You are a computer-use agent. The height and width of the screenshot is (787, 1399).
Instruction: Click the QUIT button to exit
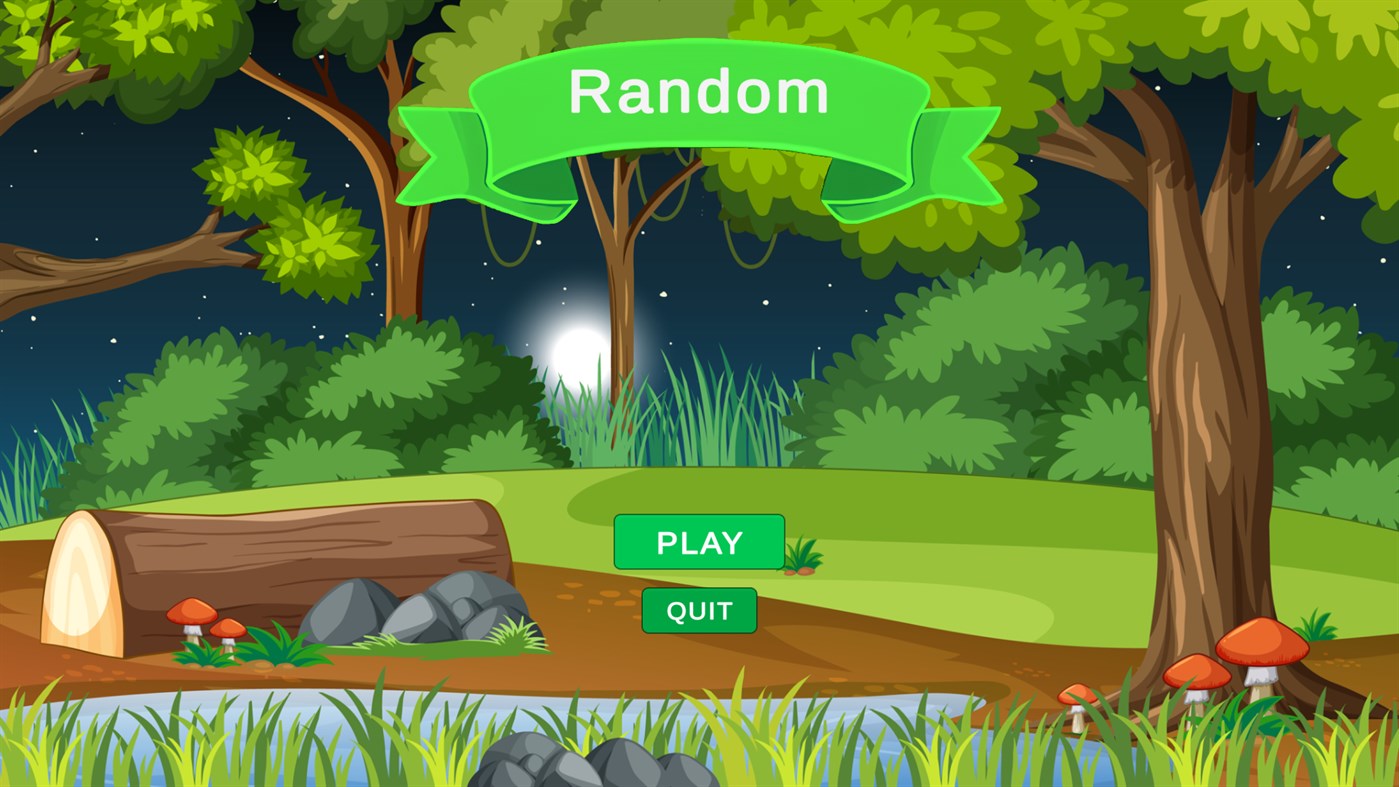699,609
